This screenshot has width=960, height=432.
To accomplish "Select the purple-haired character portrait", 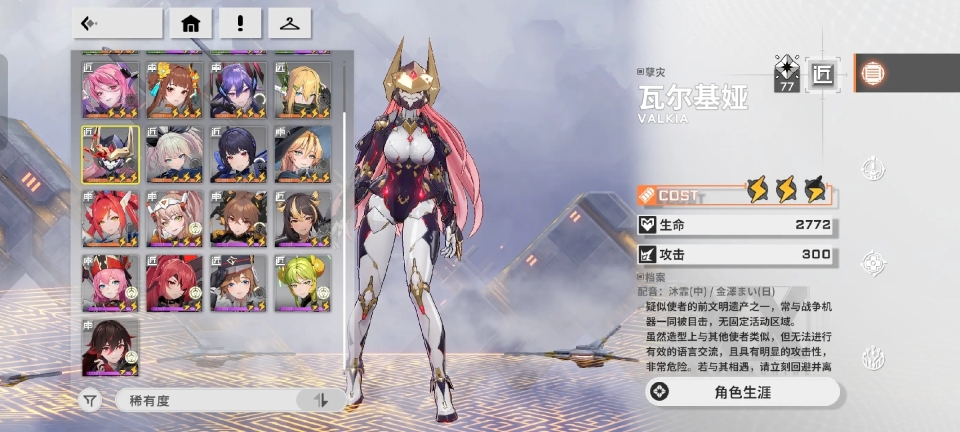I will click(x=238, y=90).
